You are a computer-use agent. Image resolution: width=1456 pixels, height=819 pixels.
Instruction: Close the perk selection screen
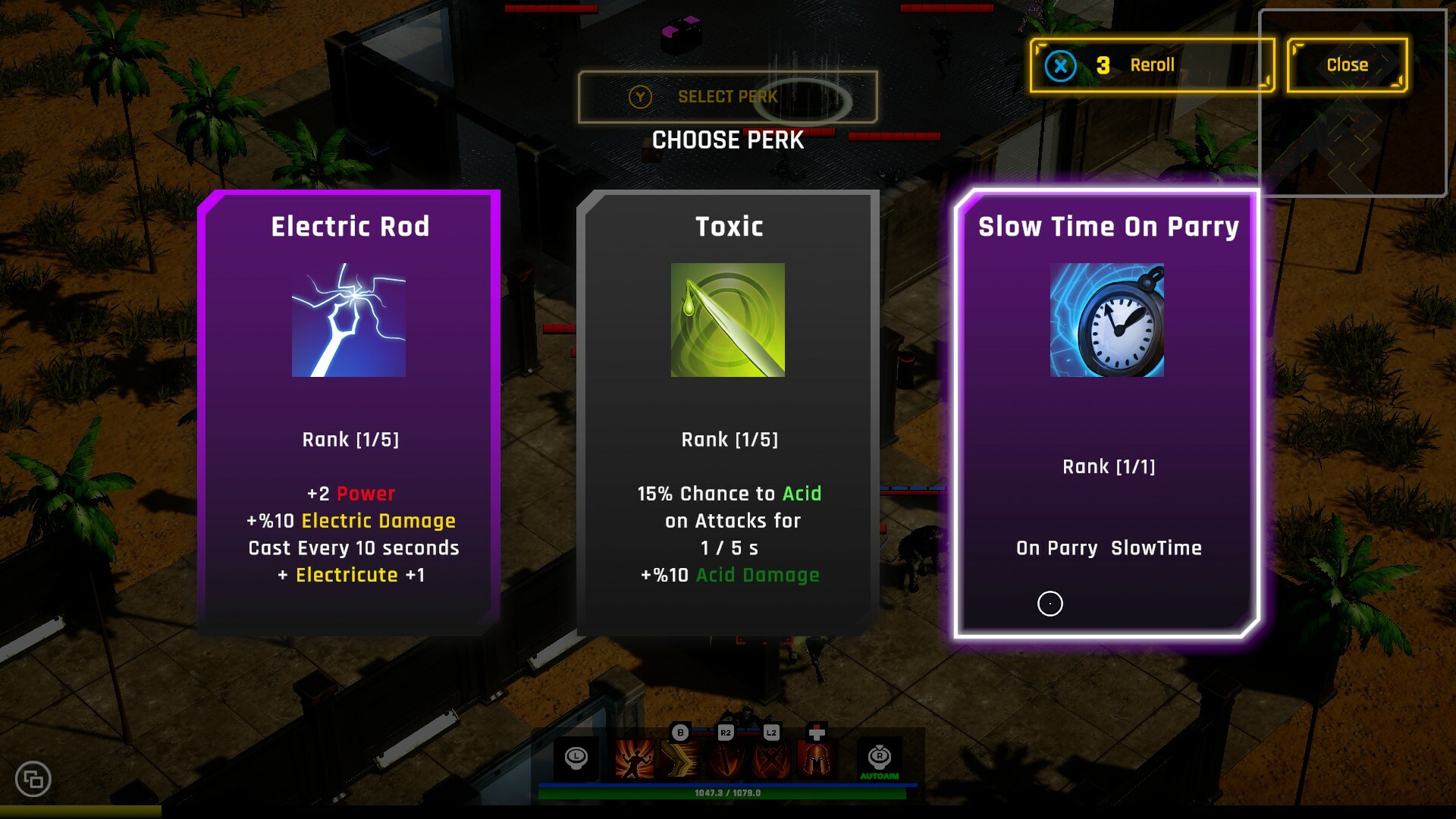(x=1347, y=65)
